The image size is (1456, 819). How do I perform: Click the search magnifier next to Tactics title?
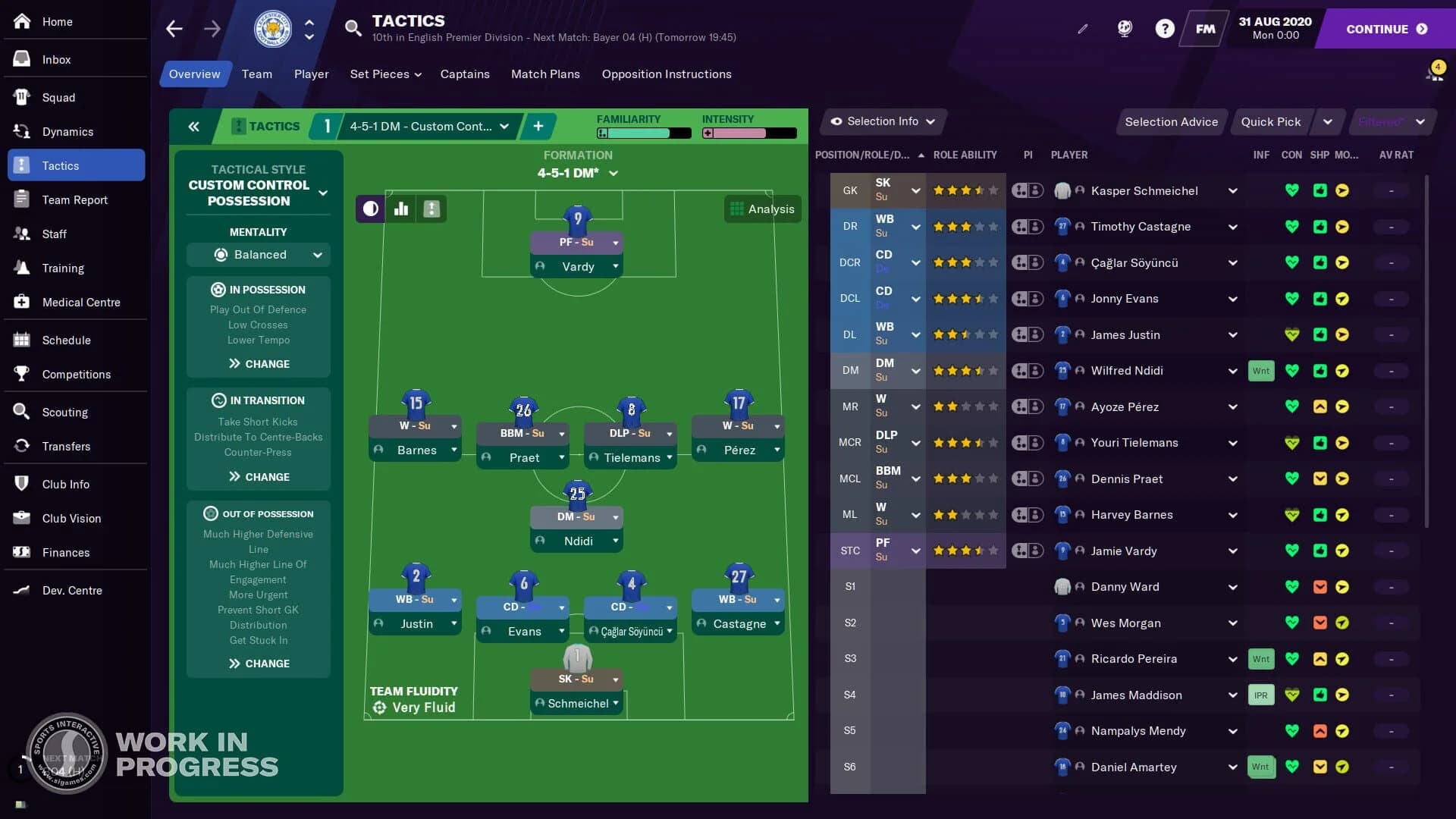point(353,28)
